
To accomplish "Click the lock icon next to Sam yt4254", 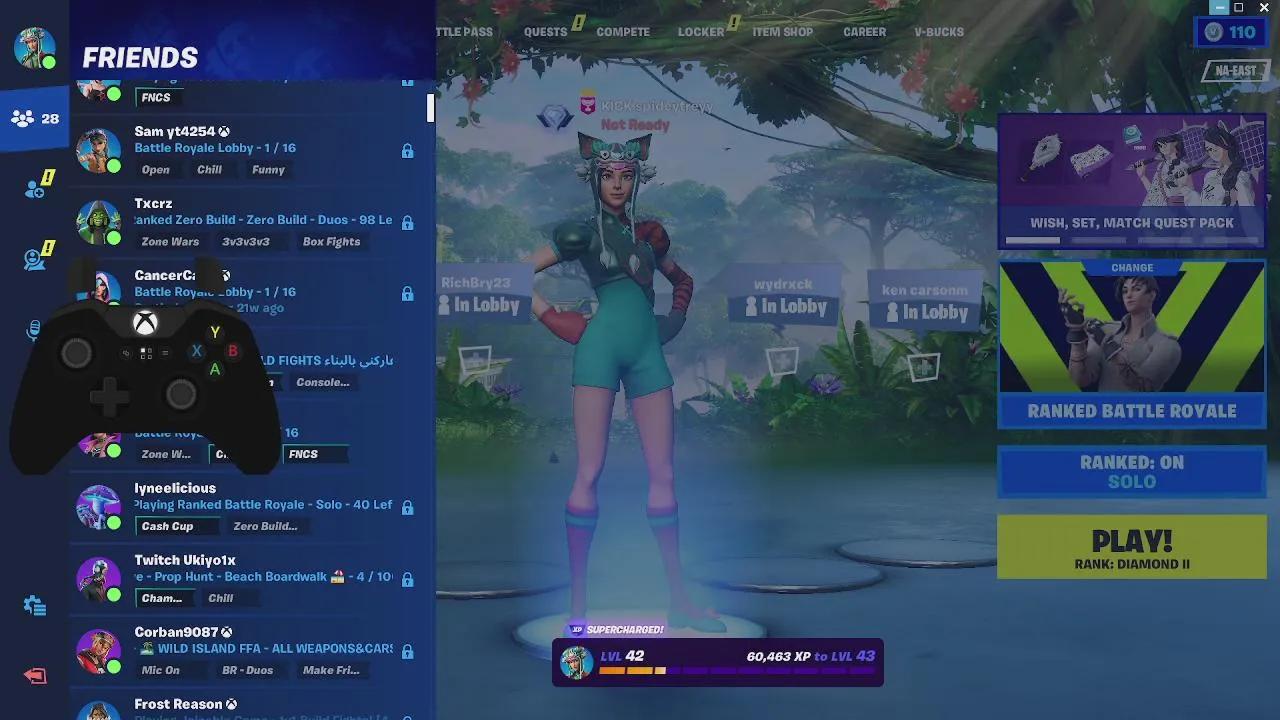I will point(407,150).
